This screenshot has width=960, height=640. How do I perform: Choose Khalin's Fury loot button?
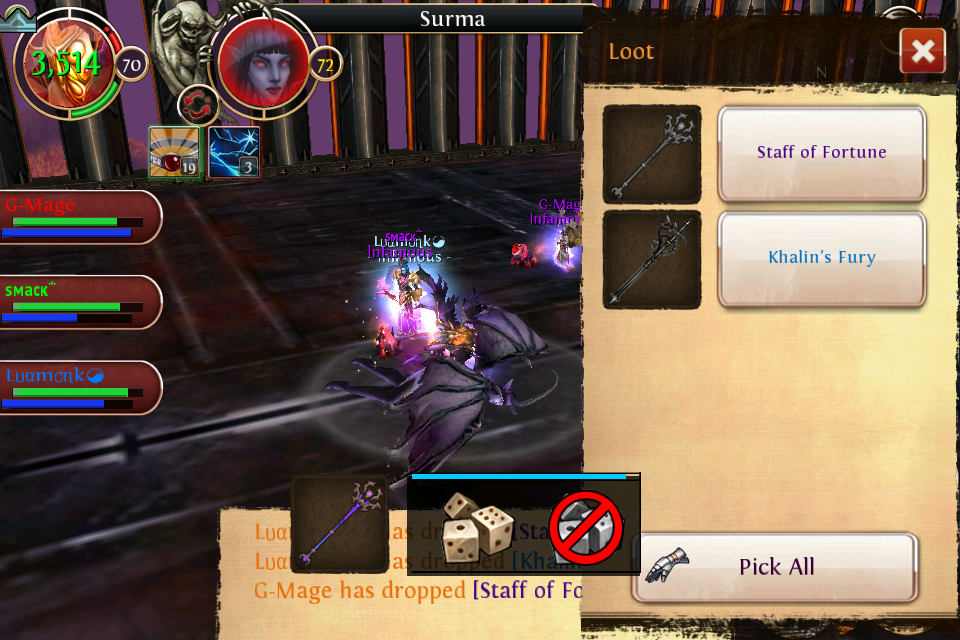(x=821, y=258)
